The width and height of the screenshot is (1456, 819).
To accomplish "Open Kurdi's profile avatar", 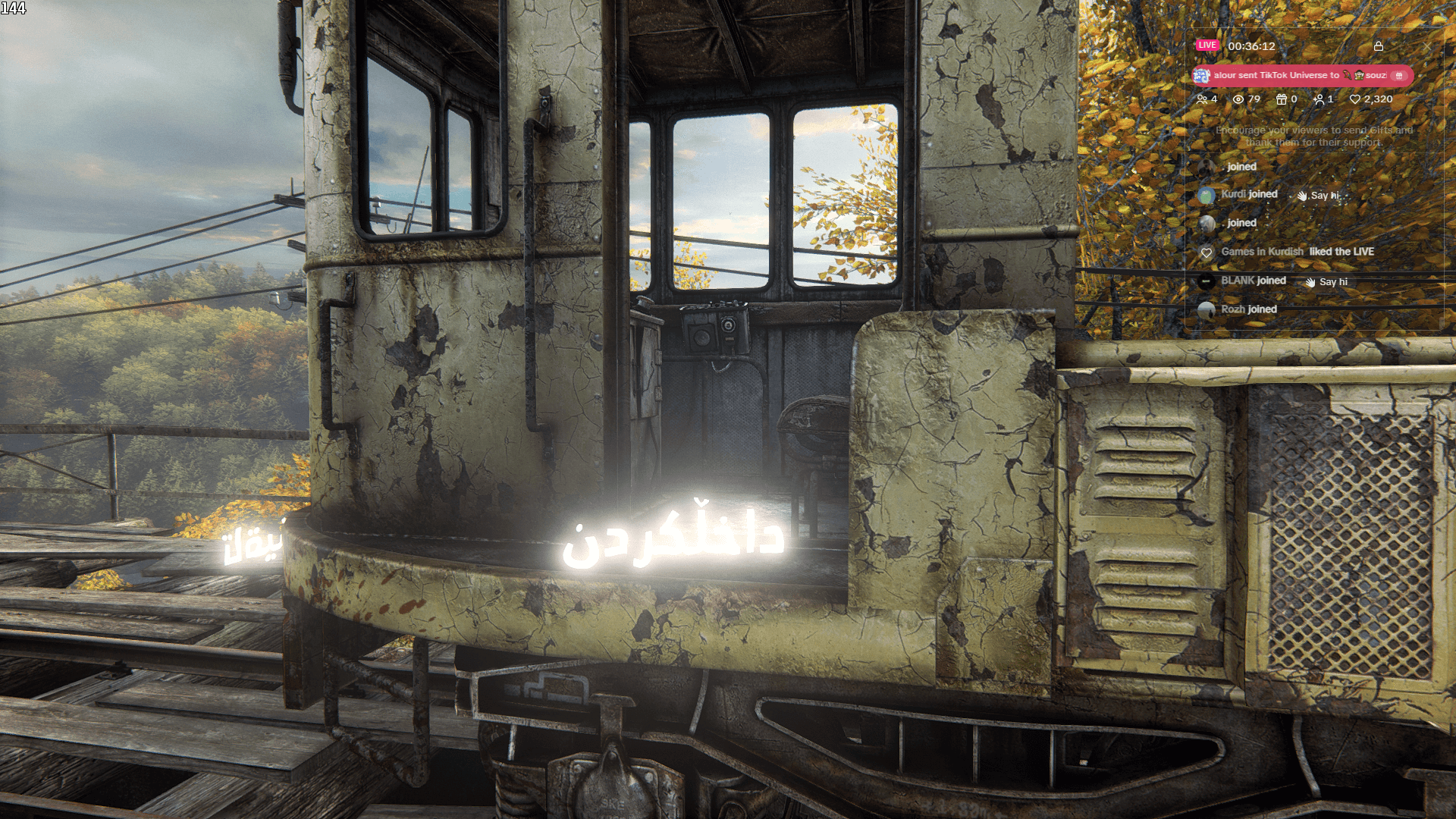I will tap(1207, 195).
